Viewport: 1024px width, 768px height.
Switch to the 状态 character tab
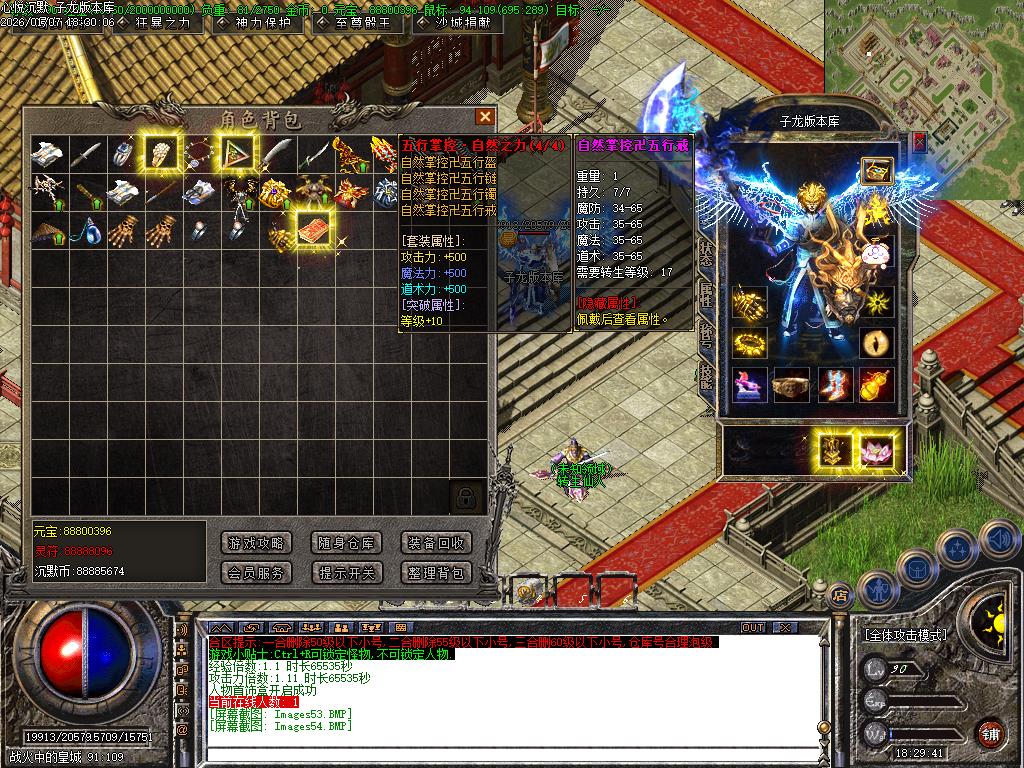706,252
